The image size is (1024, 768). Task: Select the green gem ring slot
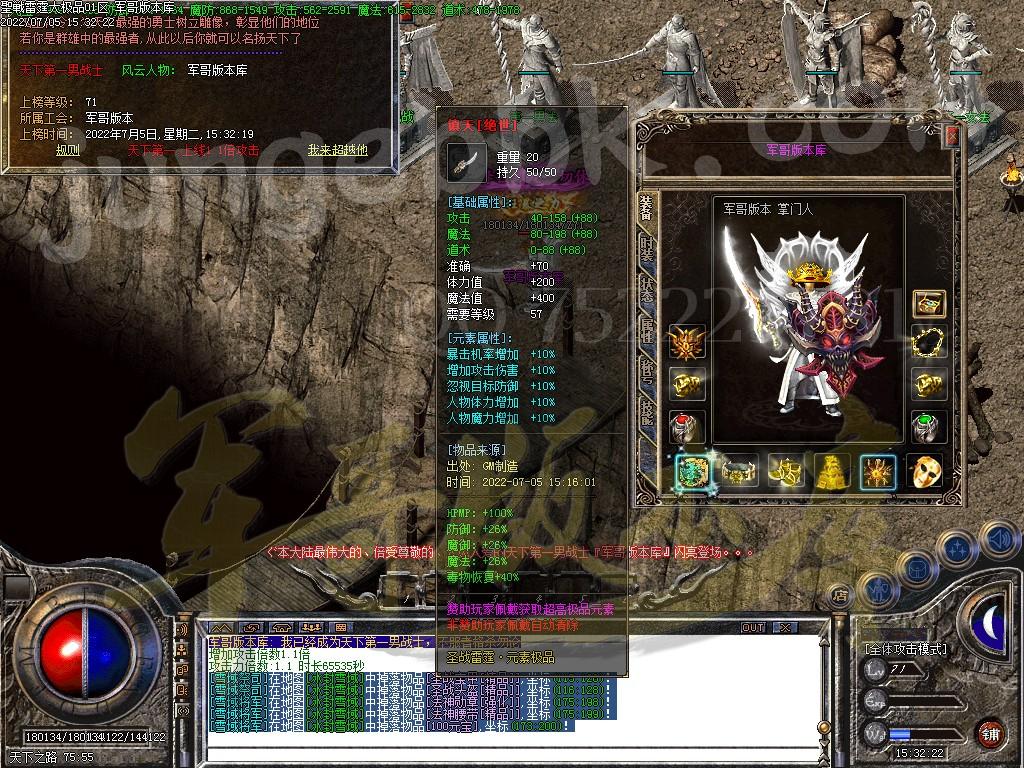(929, 426)
